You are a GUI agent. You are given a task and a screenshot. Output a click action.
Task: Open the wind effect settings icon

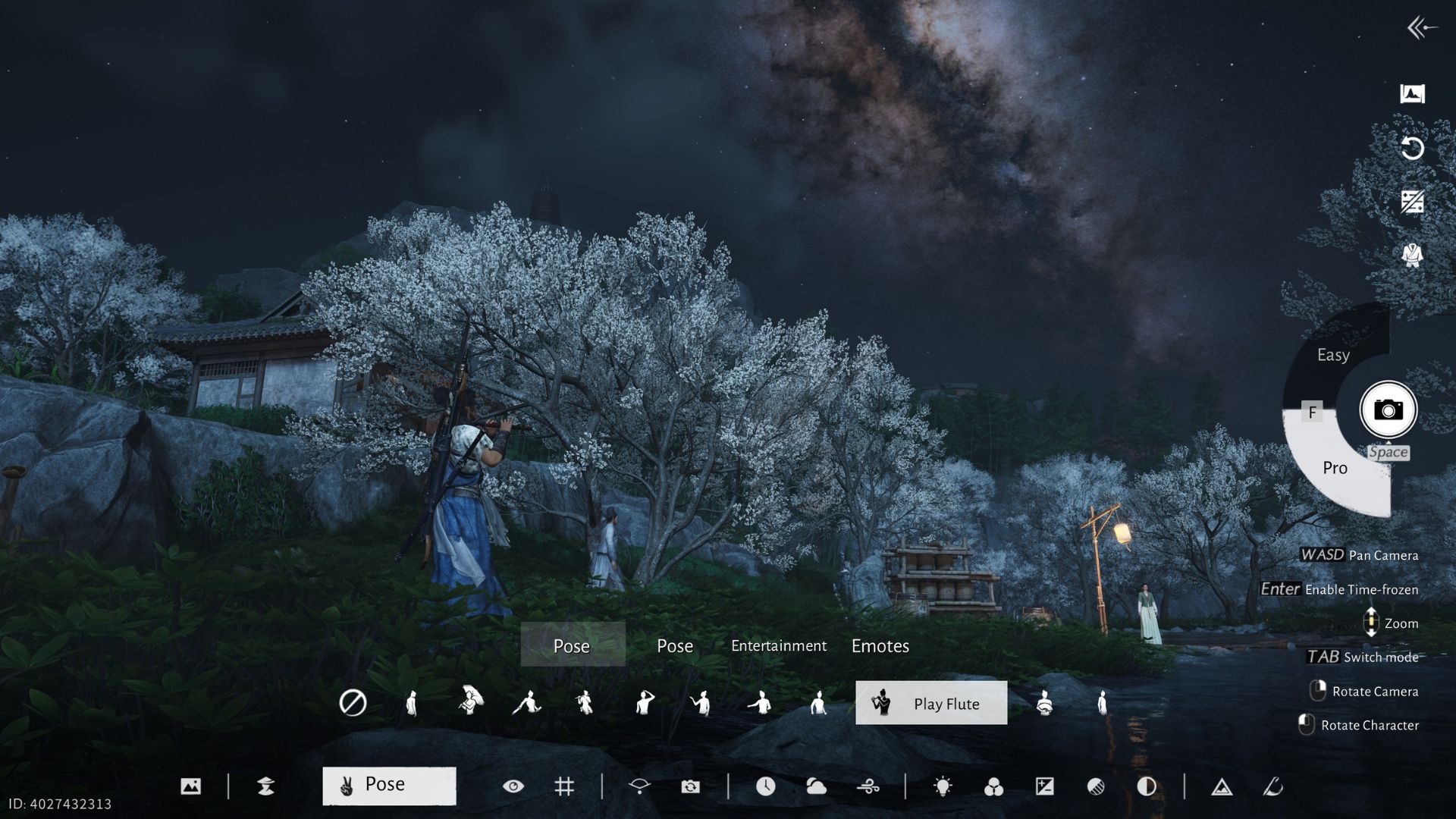coord(869,787)
